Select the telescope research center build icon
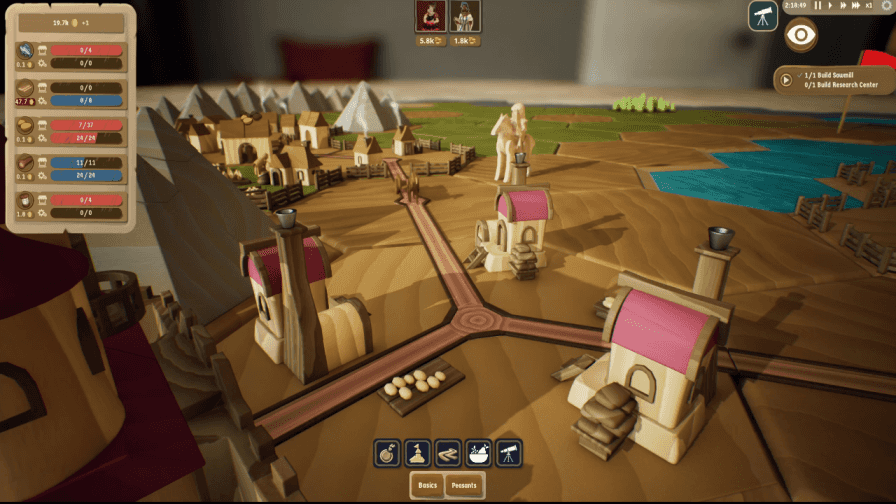Image resolution: width=896 pixels, height=504 pixels. pos(508,453)
